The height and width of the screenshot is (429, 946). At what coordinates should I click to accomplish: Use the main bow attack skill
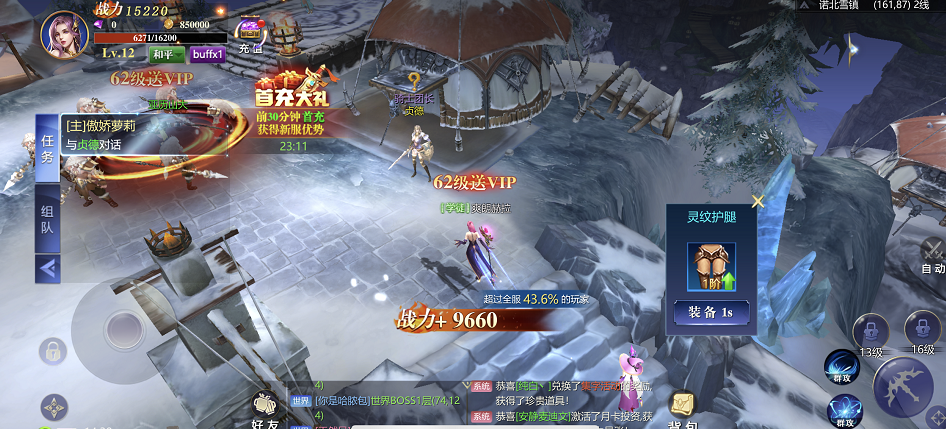(x=905, y=388)
